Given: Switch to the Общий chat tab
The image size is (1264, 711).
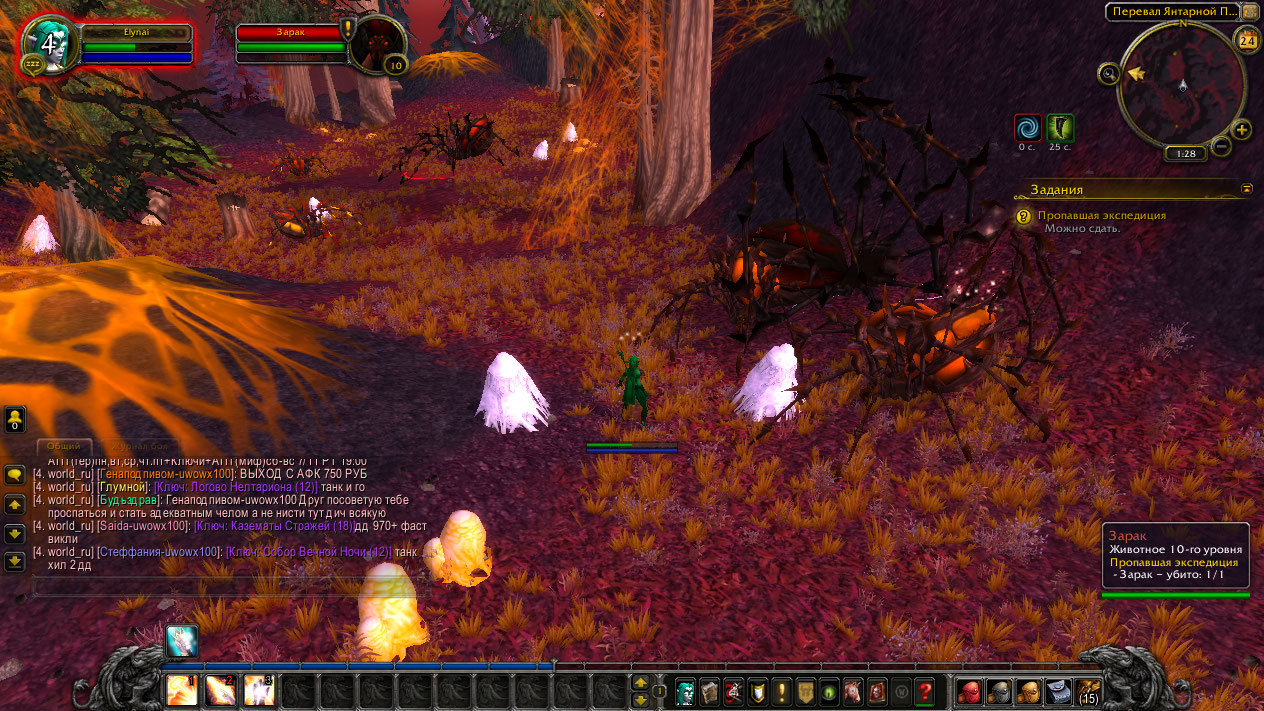Looking at the screenshot, I should click(65, 447).
